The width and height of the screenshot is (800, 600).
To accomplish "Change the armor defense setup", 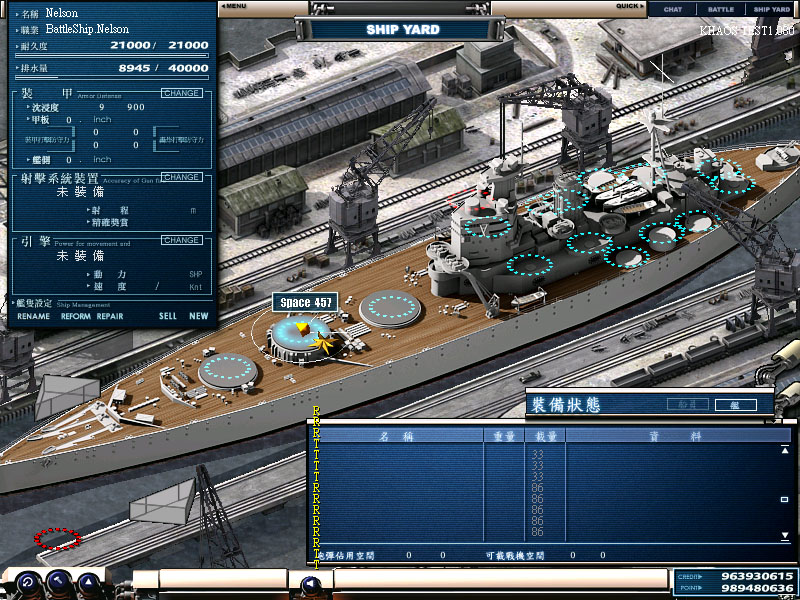I will (181, 93).
